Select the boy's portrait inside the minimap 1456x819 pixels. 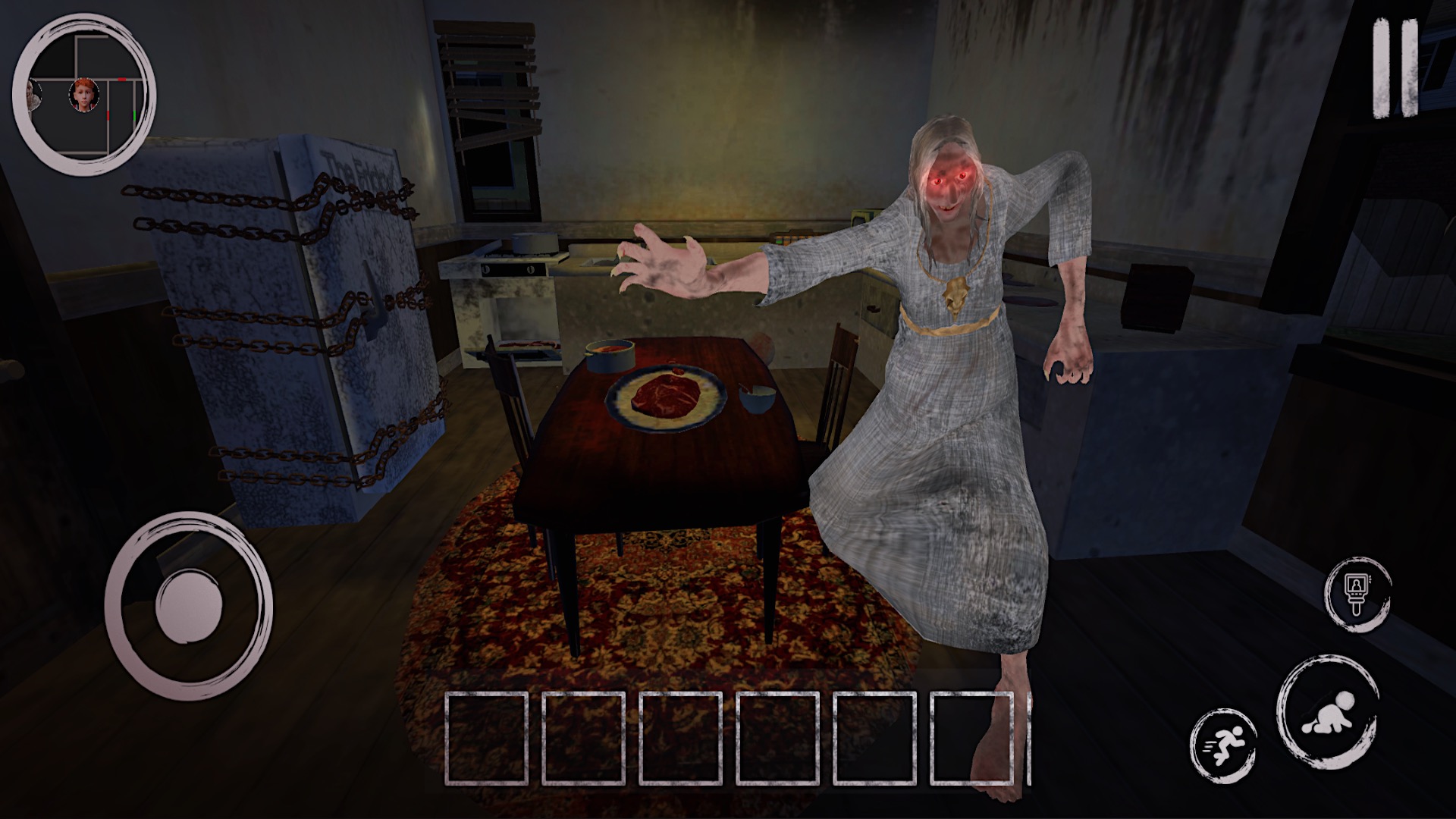[x=83, y=94]
